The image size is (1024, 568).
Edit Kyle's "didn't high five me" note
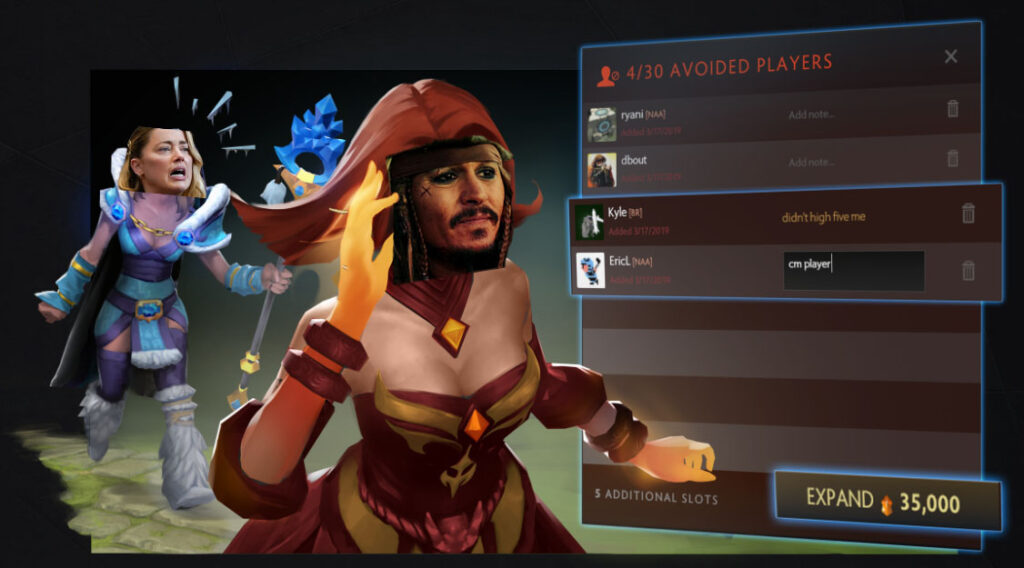point(823,217)
